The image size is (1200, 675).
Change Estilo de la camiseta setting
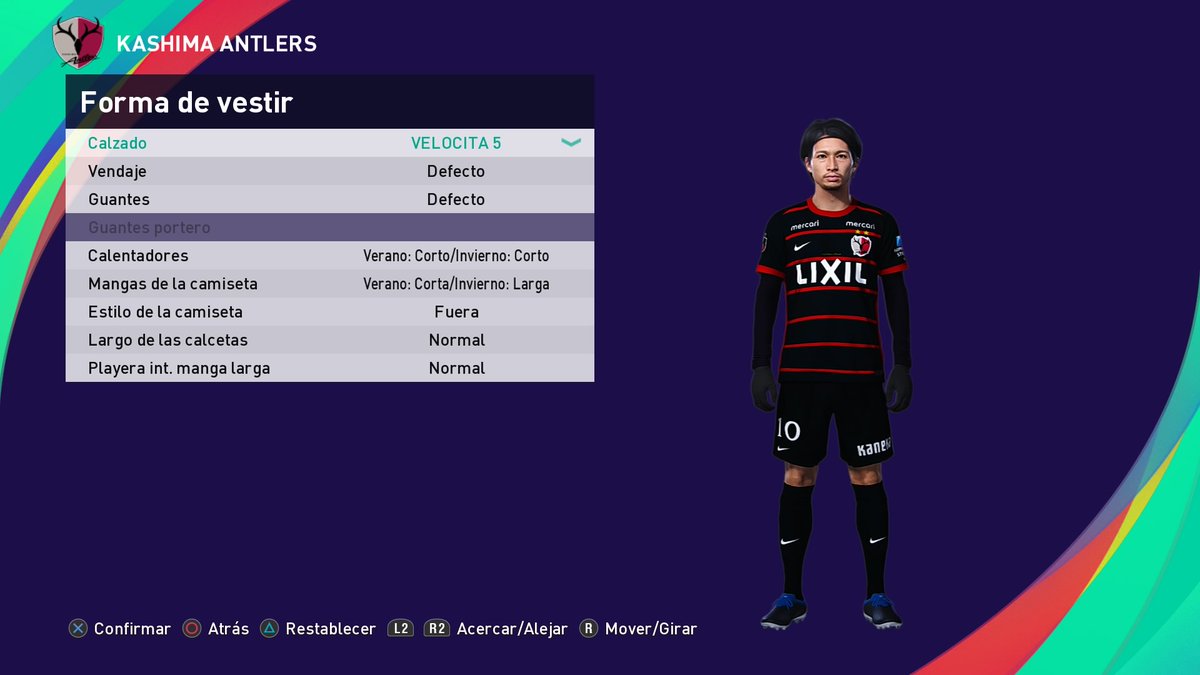click(329, 312)
